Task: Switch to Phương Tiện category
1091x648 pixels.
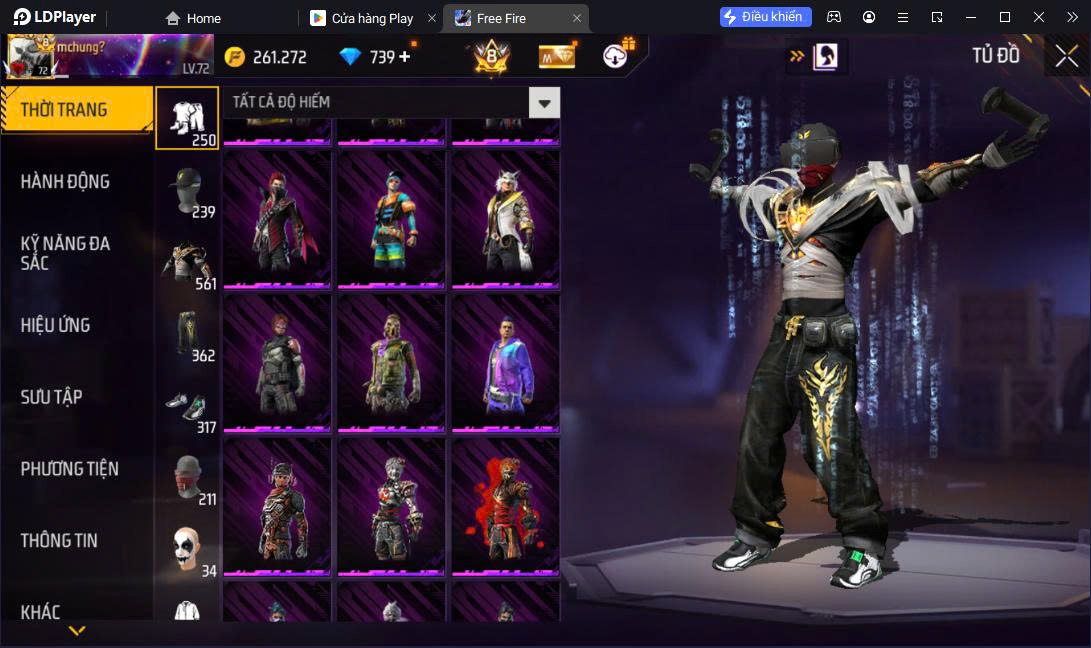Action: click(69, 469)
